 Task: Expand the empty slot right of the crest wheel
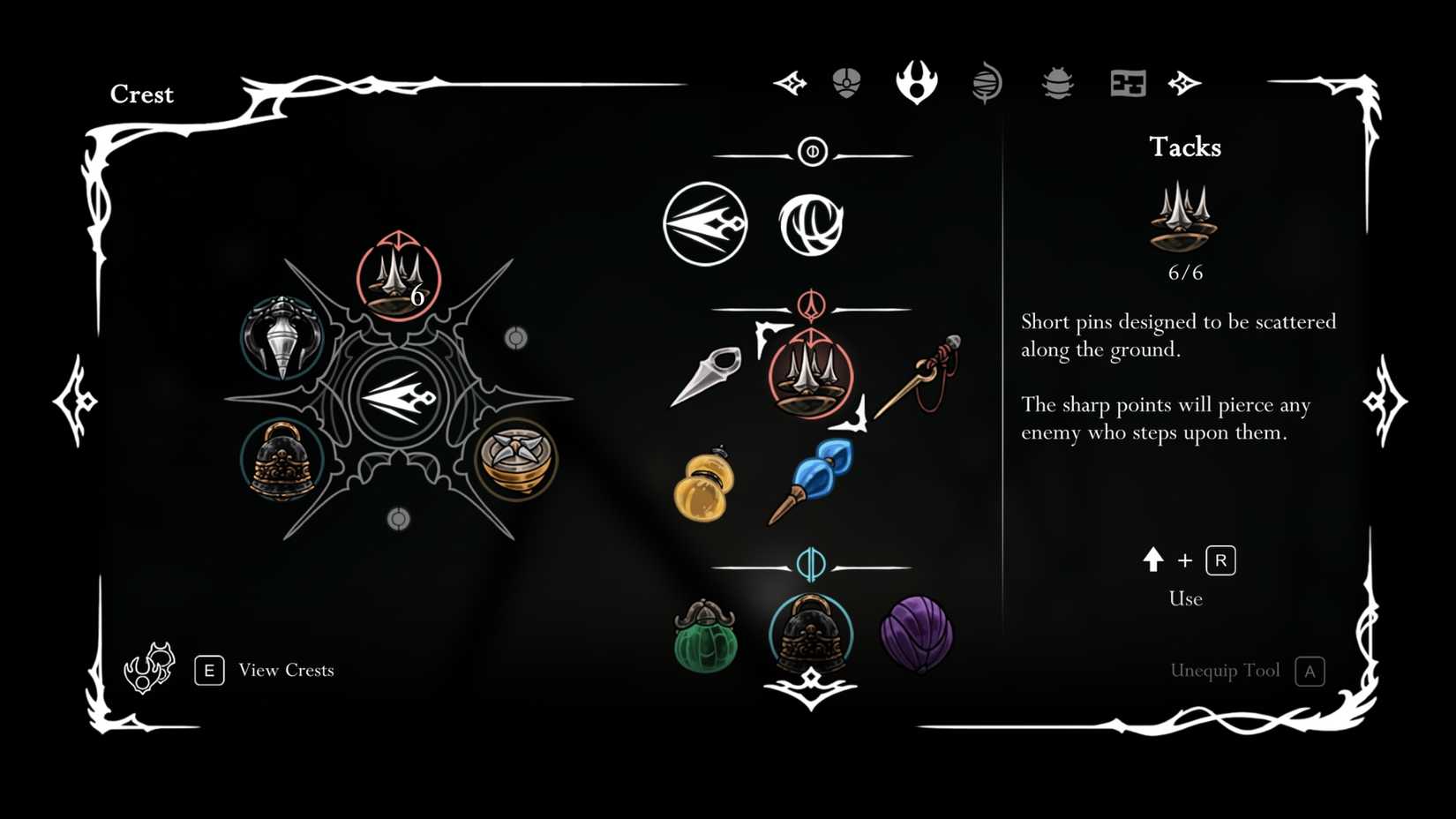[516, 337]
